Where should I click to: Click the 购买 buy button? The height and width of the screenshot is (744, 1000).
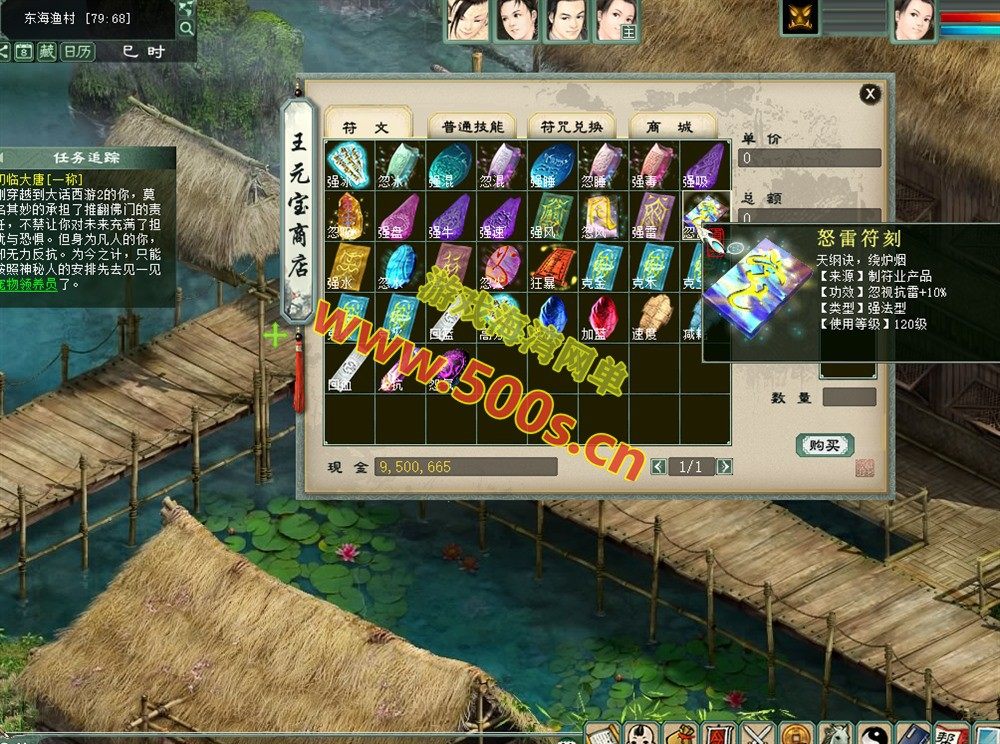coord(825,445)
